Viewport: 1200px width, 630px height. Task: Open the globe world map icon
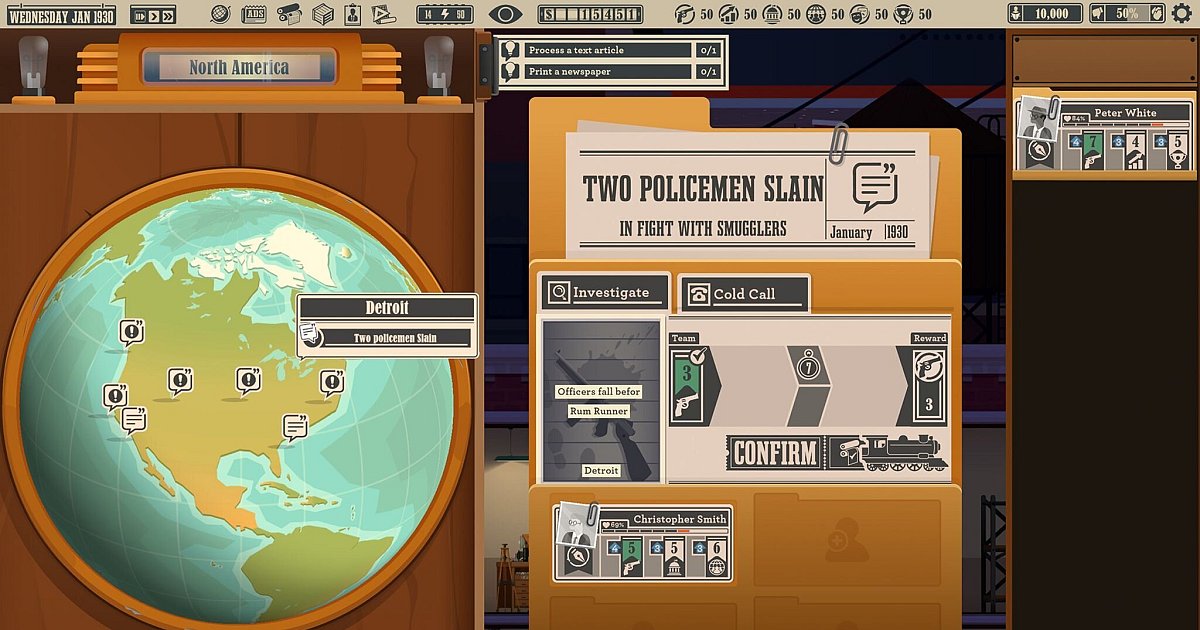pos(222,15)
